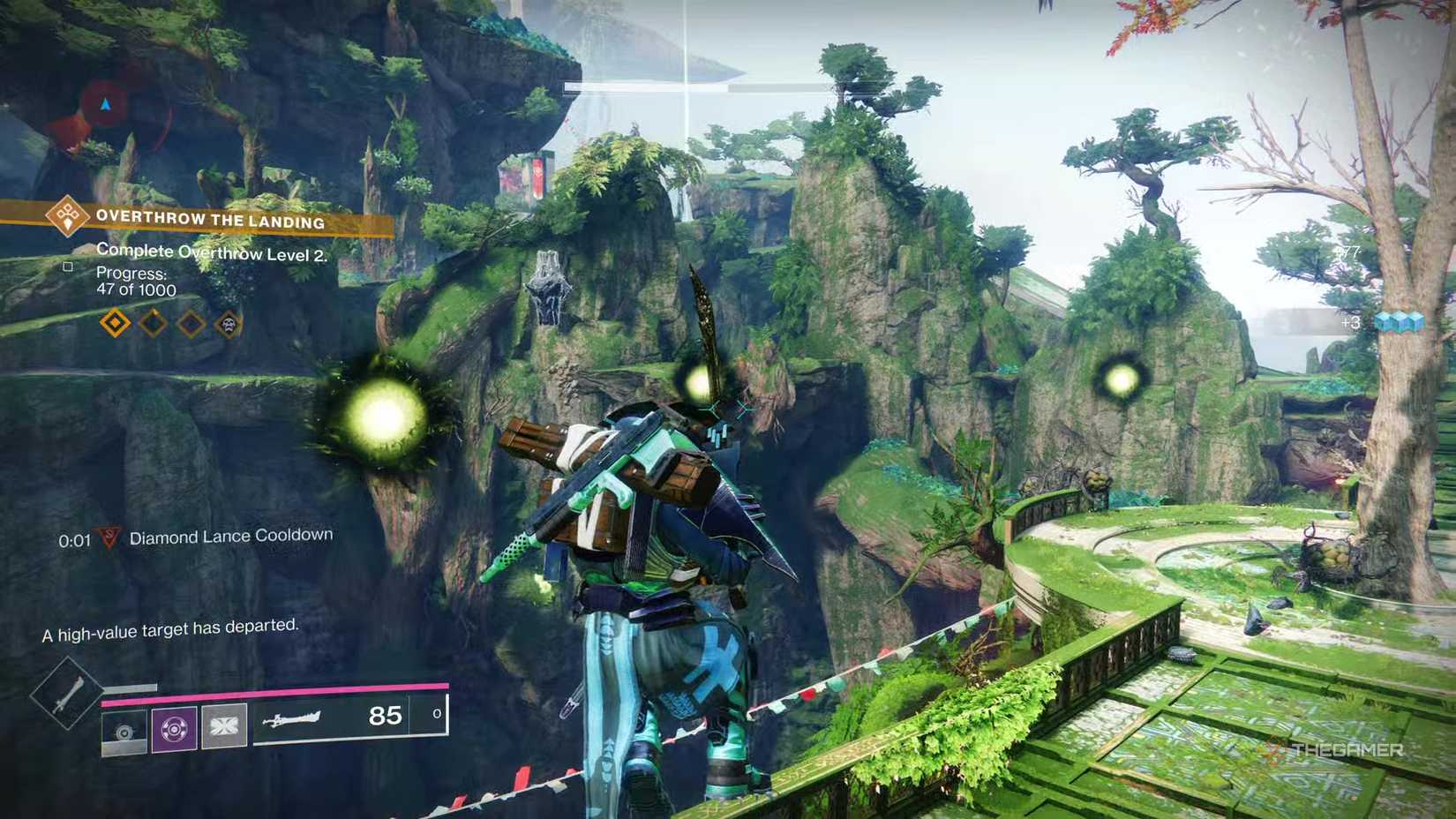Click the compass marker on the minimap

(105, 103)
